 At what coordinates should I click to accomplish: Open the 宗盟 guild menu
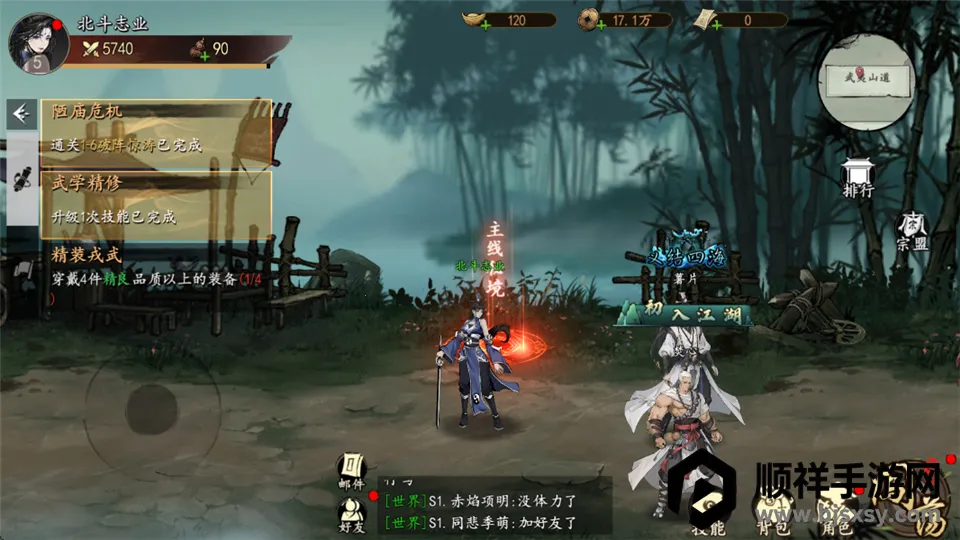[910, 230]
